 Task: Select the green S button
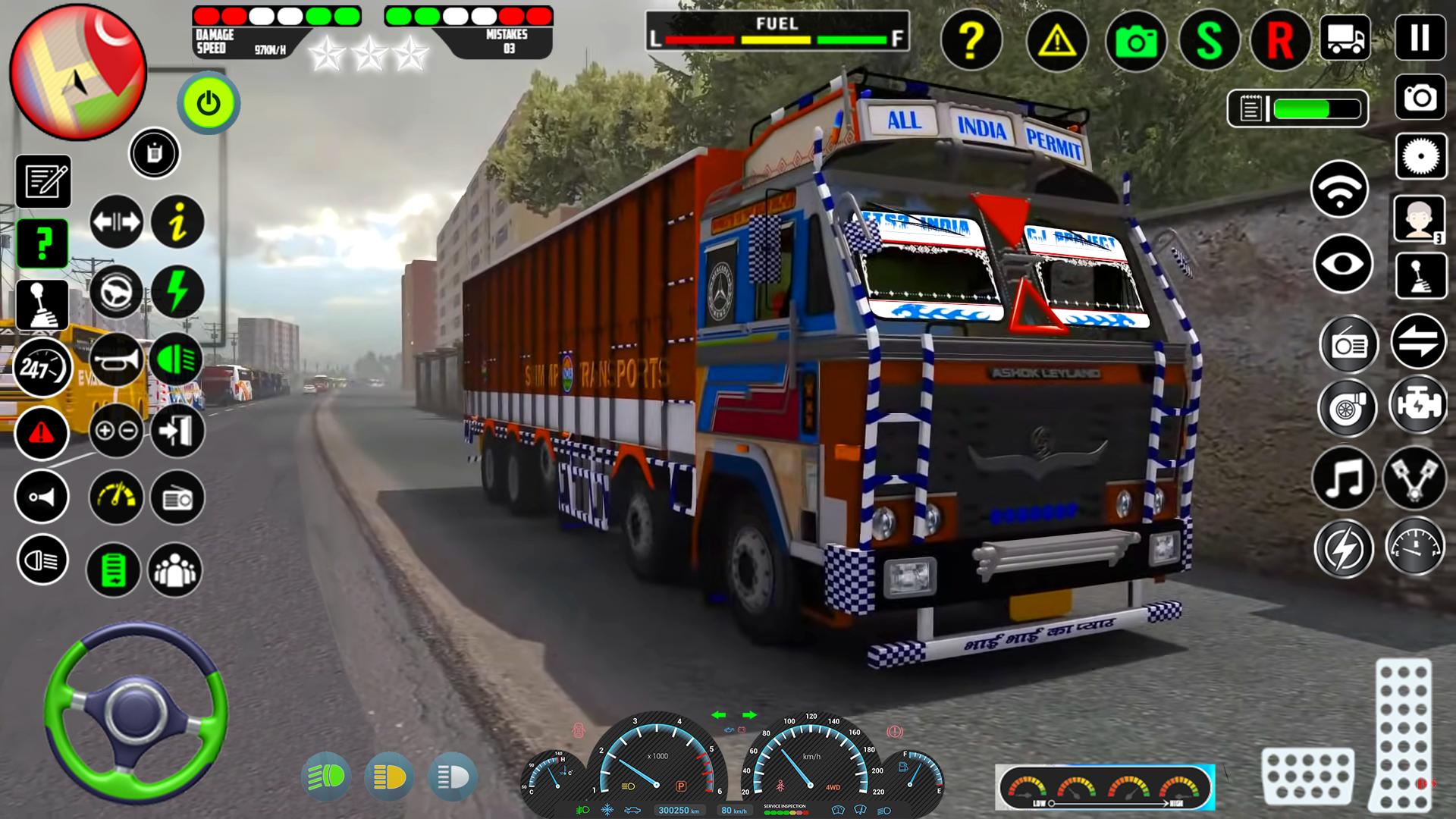[1209, 40]
